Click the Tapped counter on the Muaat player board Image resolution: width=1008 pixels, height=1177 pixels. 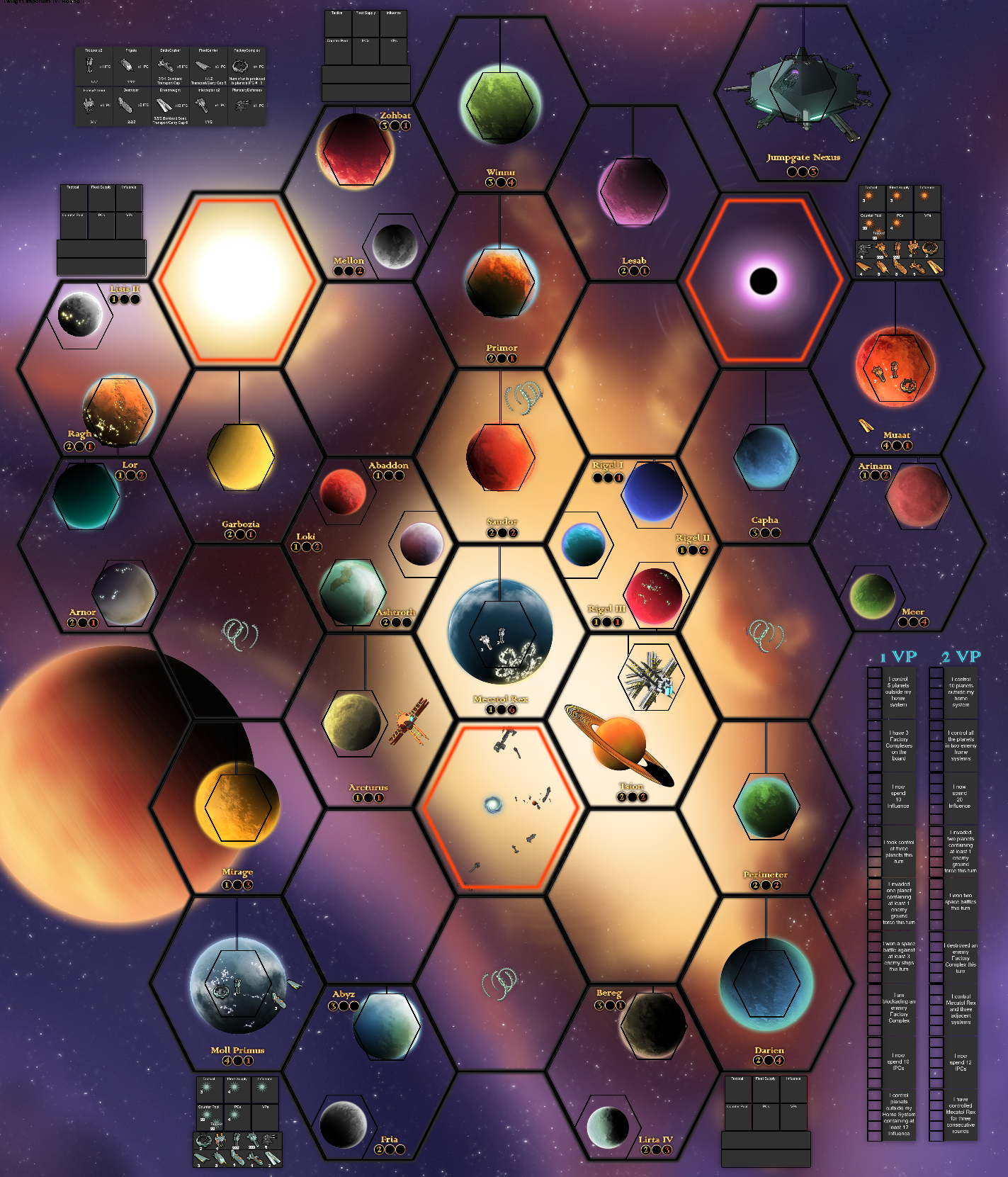879,232
